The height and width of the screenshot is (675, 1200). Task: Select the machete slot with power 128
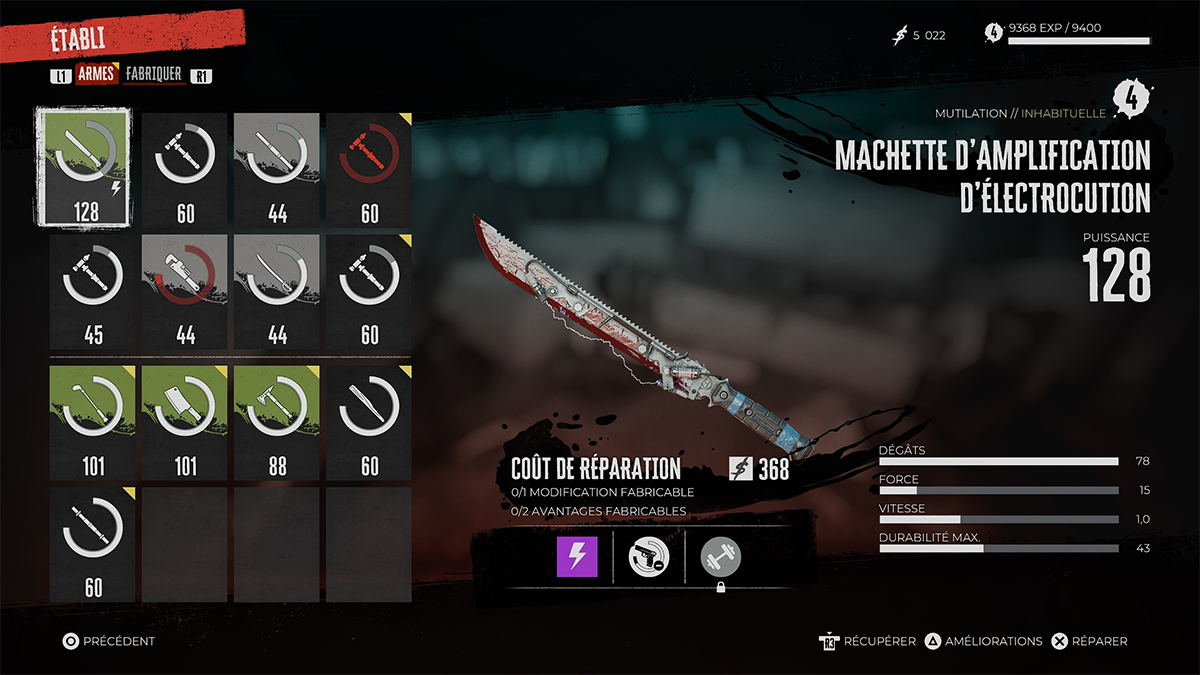click(x=92, y=166)
